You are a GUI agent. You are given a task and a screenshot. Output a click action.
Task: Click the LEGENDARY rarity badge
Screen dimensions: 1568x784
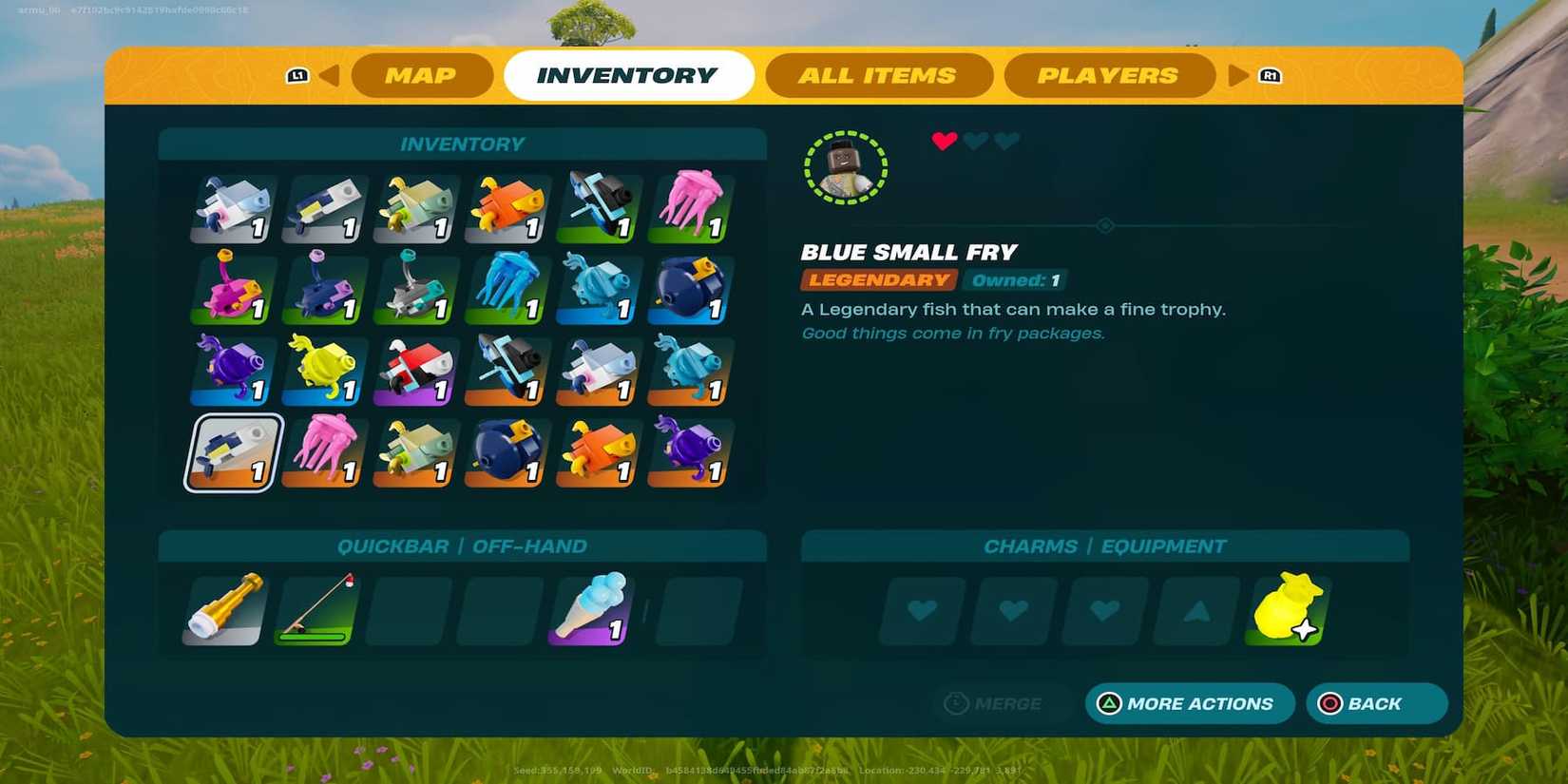point(878,279)
